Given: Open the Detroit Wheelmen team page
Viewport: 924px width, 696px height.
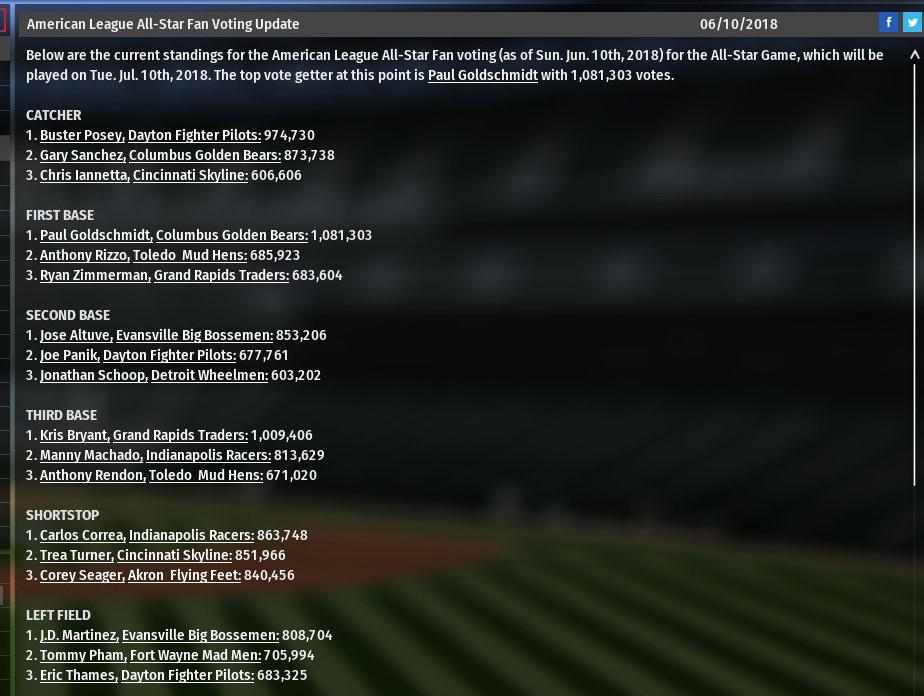Looking at the screenshot, I should coord(209,375).
